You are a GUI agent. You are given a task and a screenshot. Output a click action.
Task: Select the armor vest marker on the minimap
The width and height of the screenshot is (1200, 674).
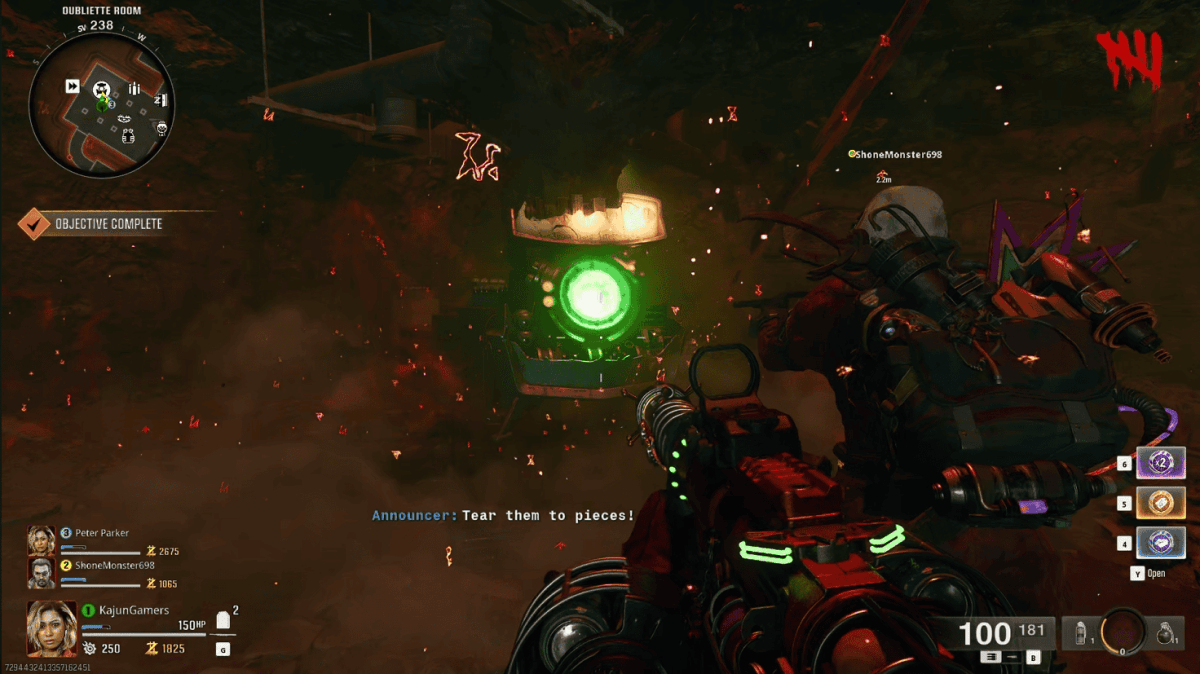127,136
